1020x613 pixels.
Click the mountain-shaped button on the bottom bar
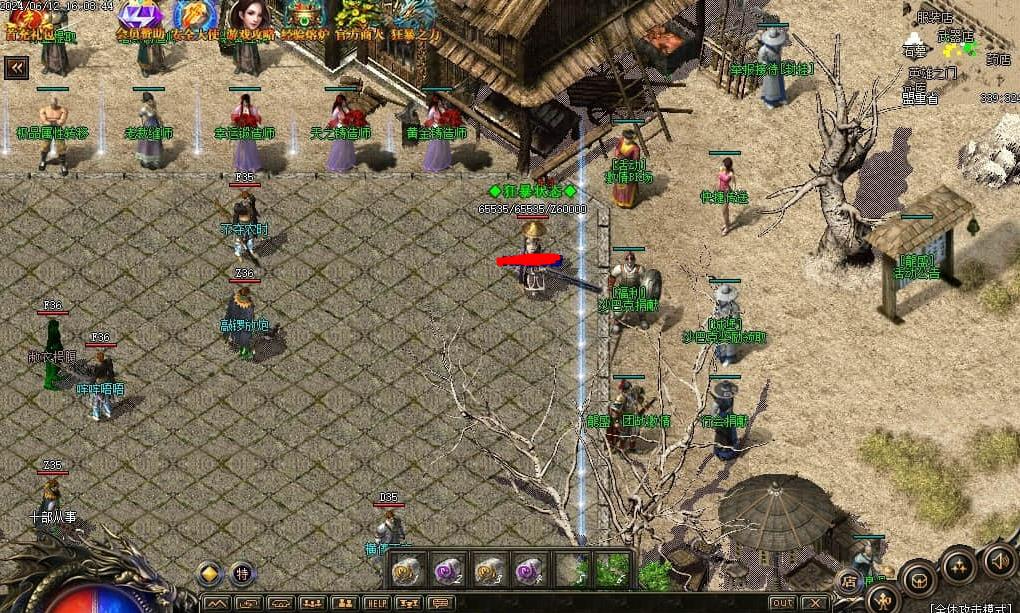[x=217, y=603]
